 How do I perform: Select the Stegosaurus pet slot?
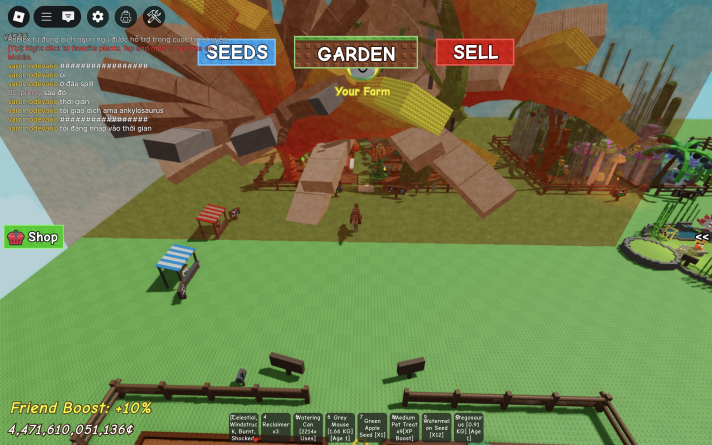click(468, 427)
